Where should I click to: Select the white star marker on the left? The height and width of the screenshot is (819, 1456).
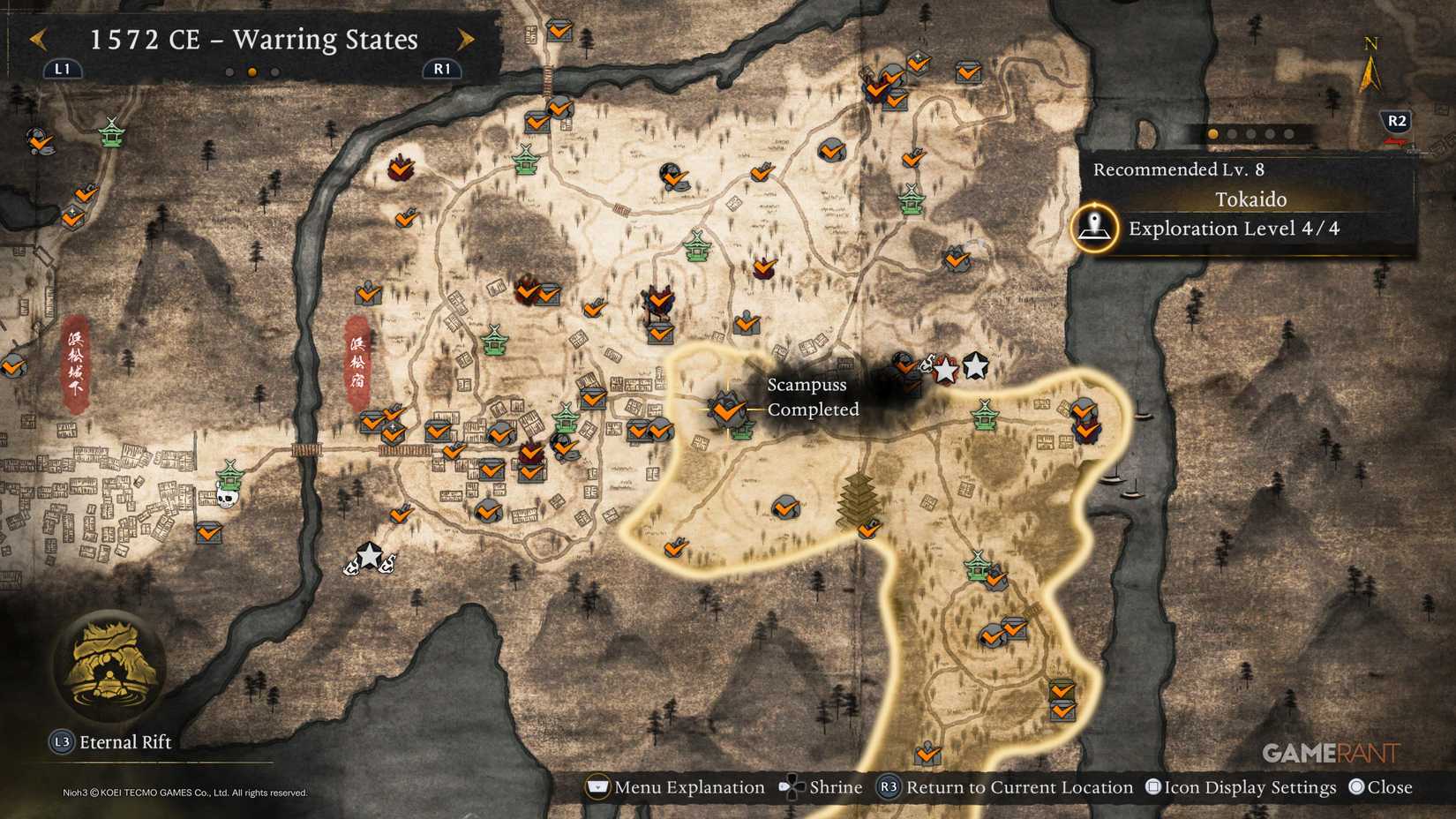369,556
